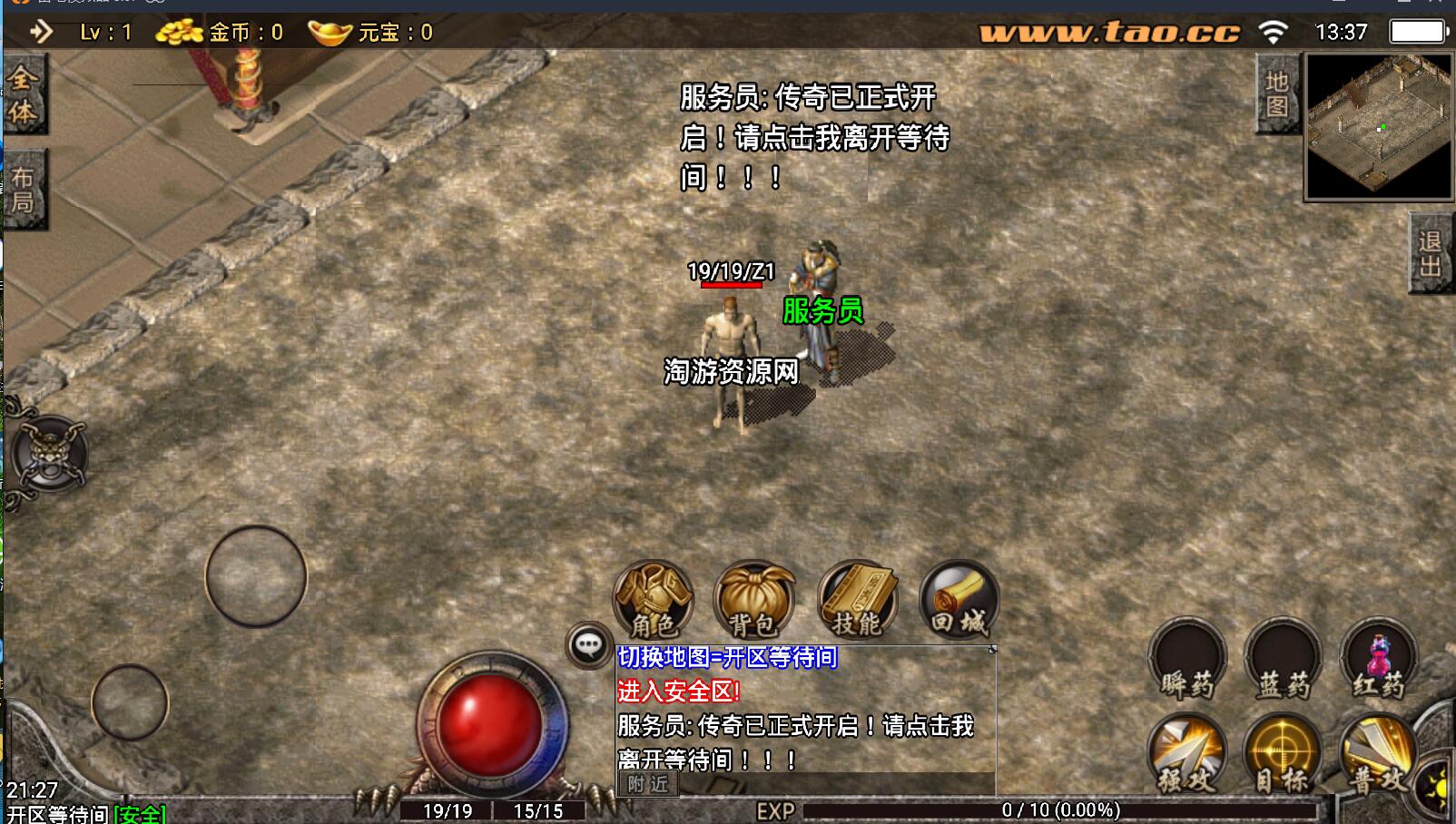Select the 附近 nearby chat tab
The width and height of the screenshot is (1456, 824).
(648, 784)
